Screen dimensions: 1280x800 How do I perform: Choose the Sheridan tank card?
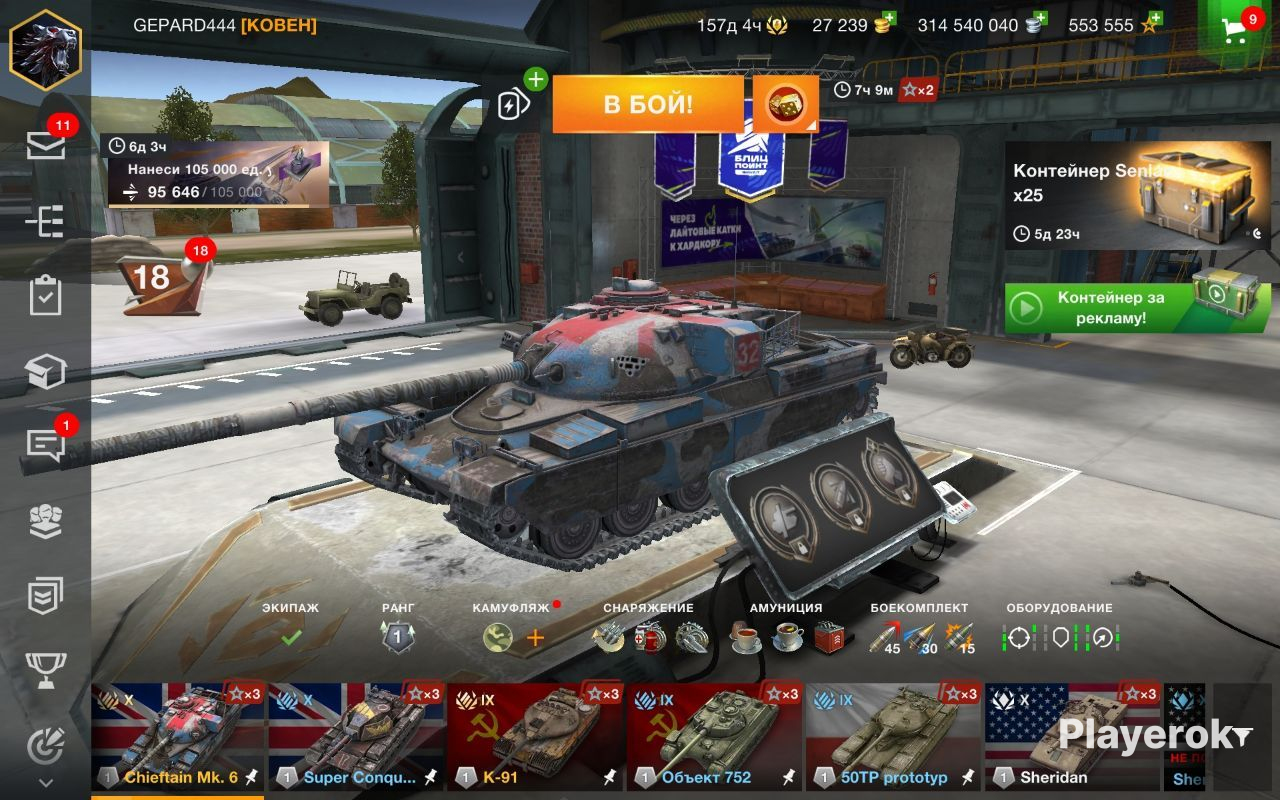point(1073,737)
